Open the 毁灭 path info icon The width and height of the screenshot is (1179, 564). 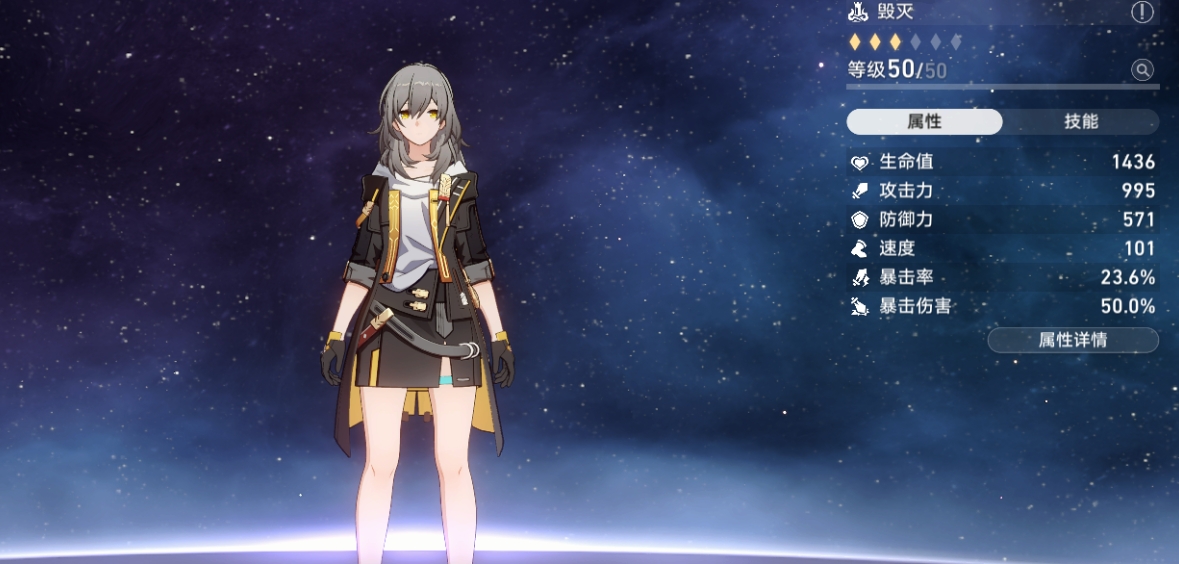(1142, 13)
